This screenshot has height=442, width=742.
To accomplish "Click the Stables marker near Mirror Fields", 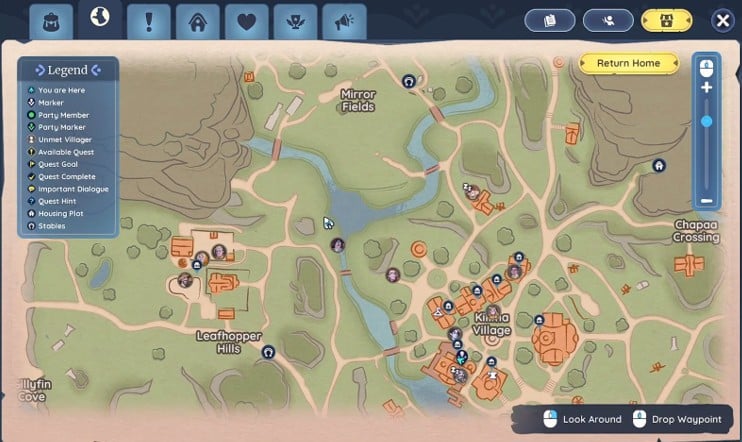I will 408,81.
